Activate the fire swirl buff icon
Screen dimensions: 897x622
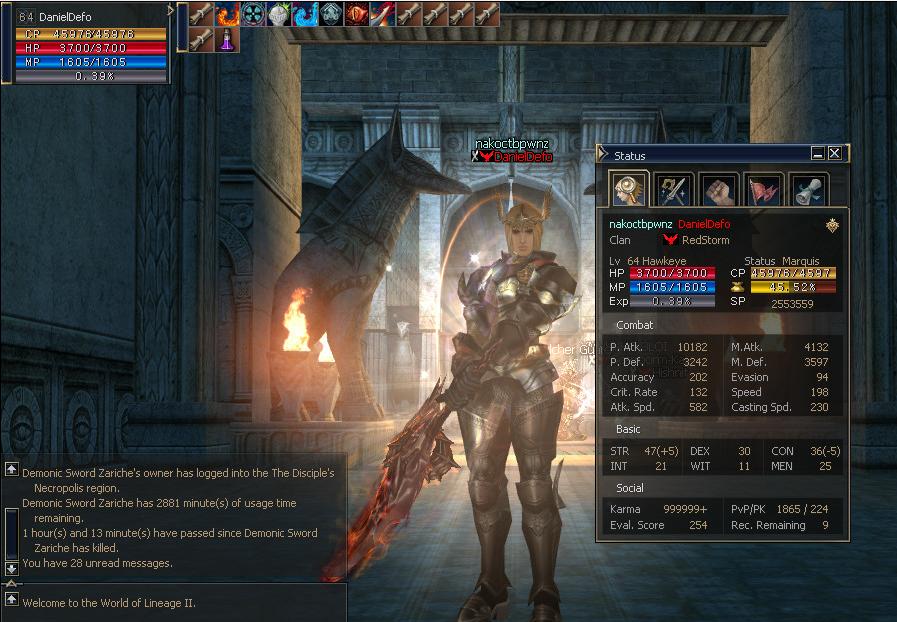[x=228, y=14]
